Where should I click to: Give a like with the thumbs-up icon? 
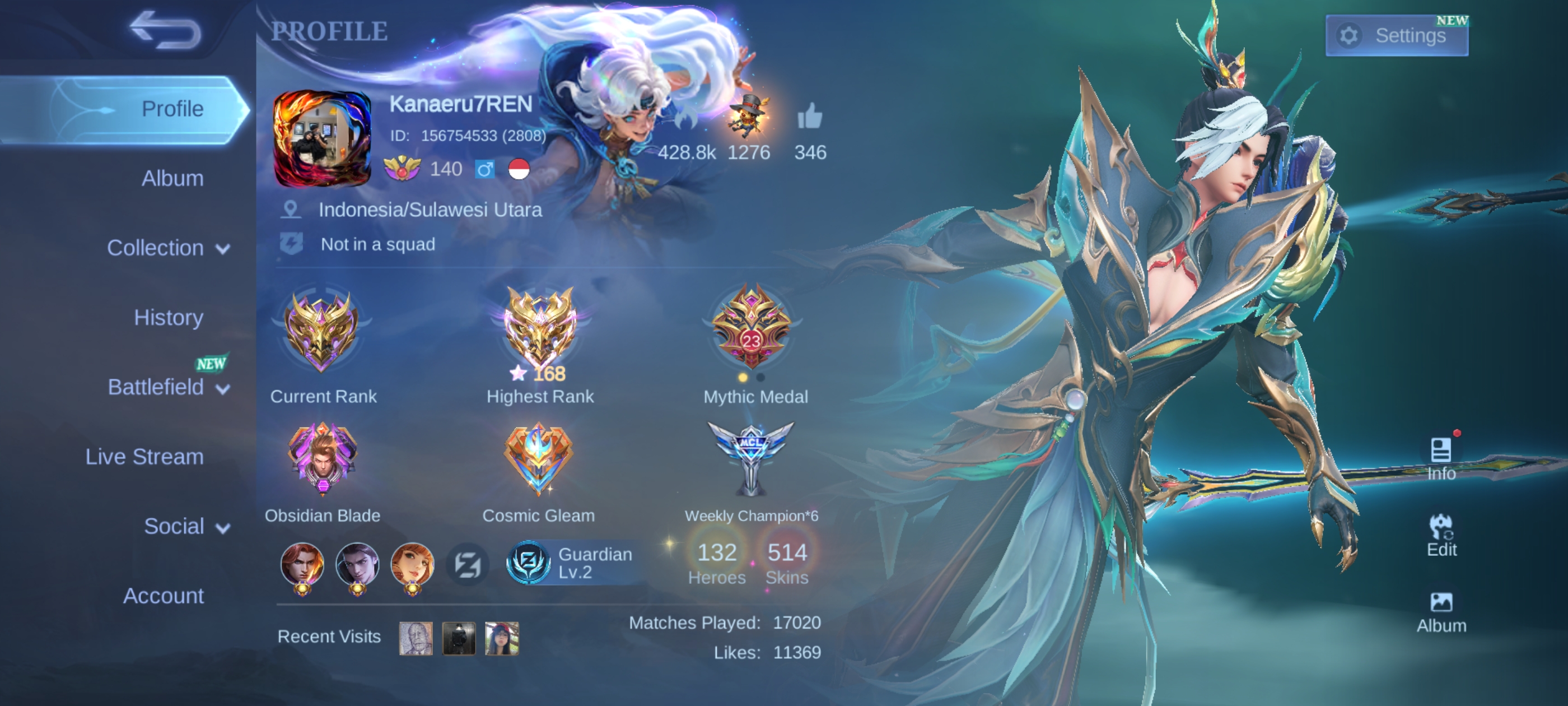coord(810,117)
